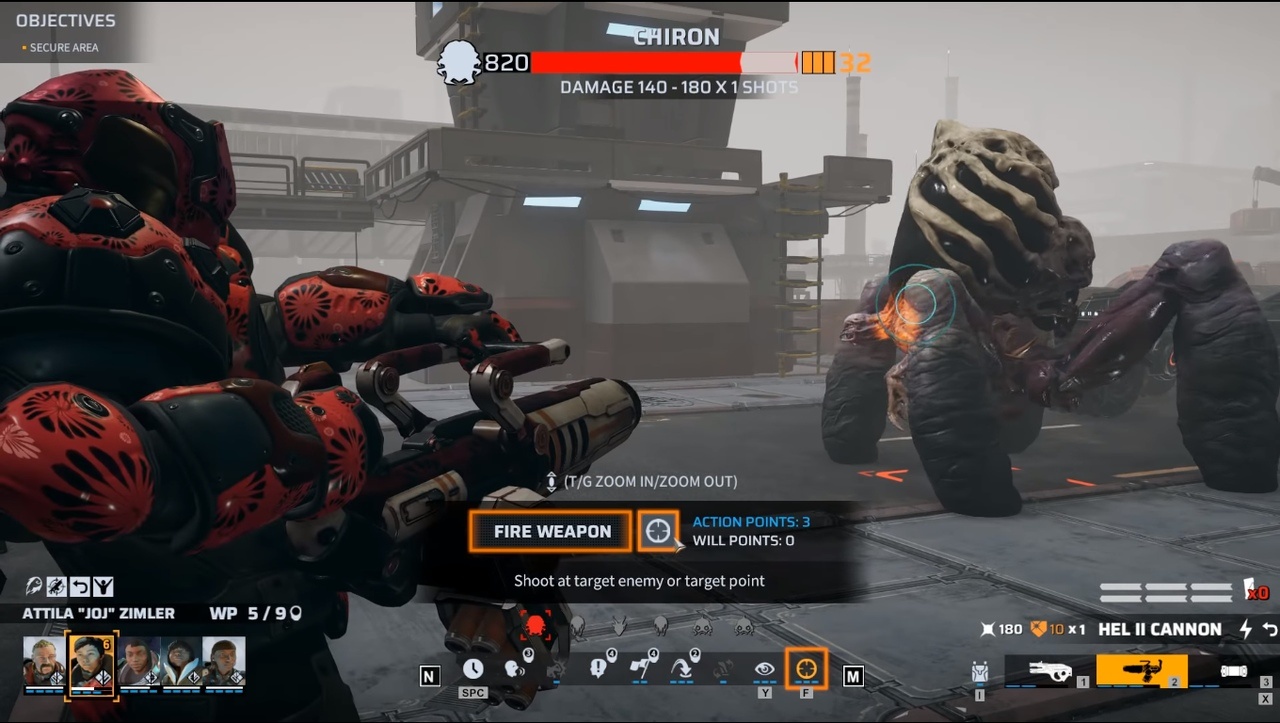Confirm the Fire Weapon button
The image size is (1280, 723).
[552, 531]
